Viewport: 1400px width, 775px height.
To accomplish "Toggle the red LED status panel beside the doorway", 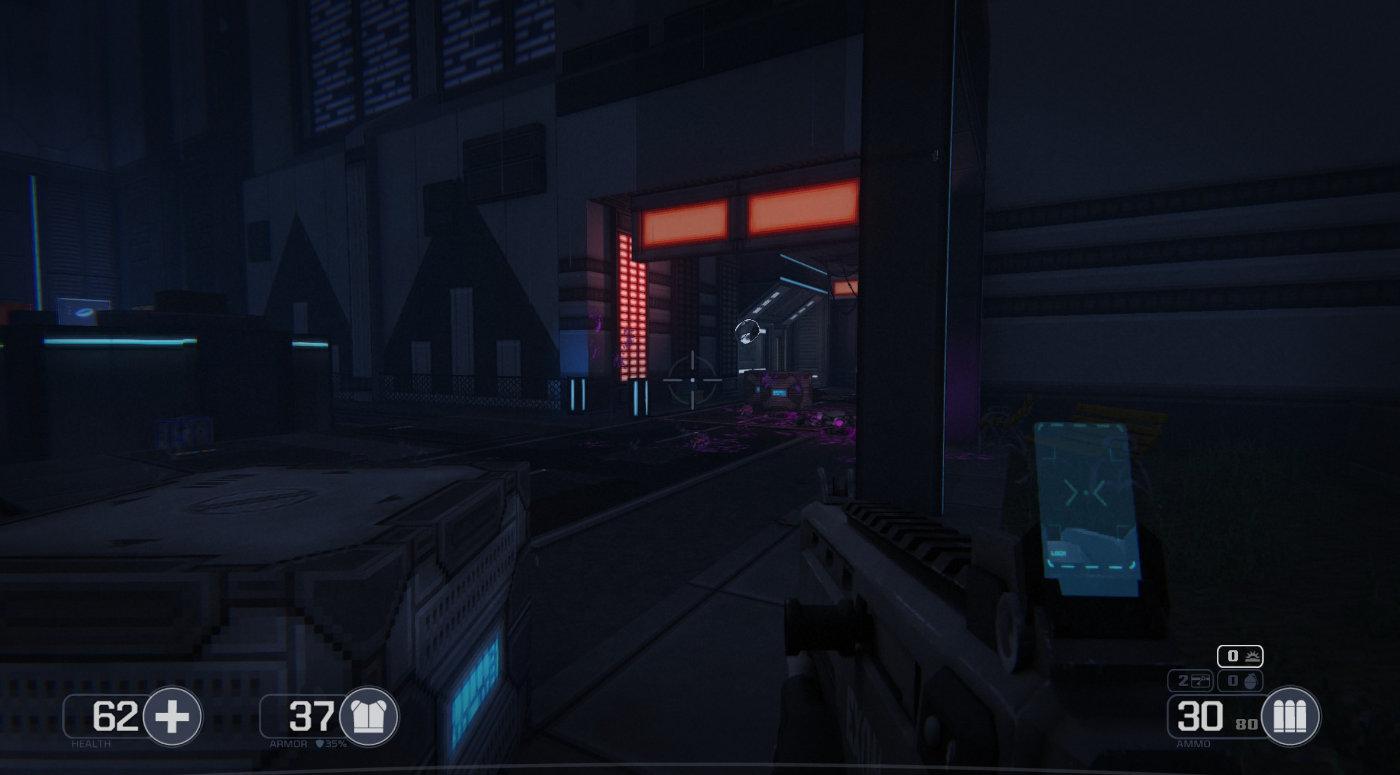I will (x=630, y=310).
